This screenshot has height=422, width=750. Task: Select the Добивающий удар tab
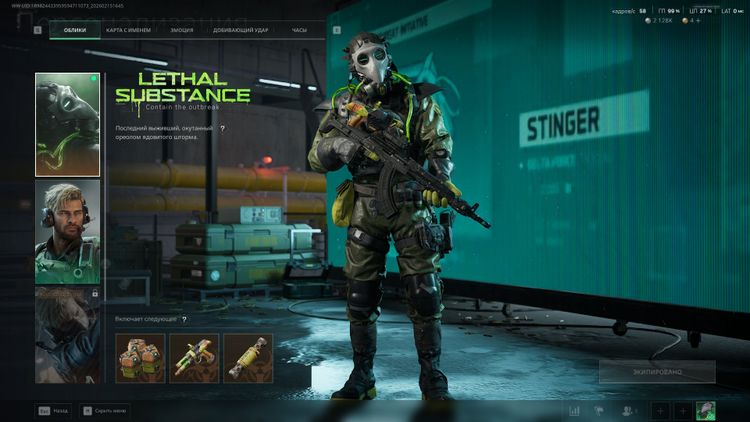pos(241,31)
